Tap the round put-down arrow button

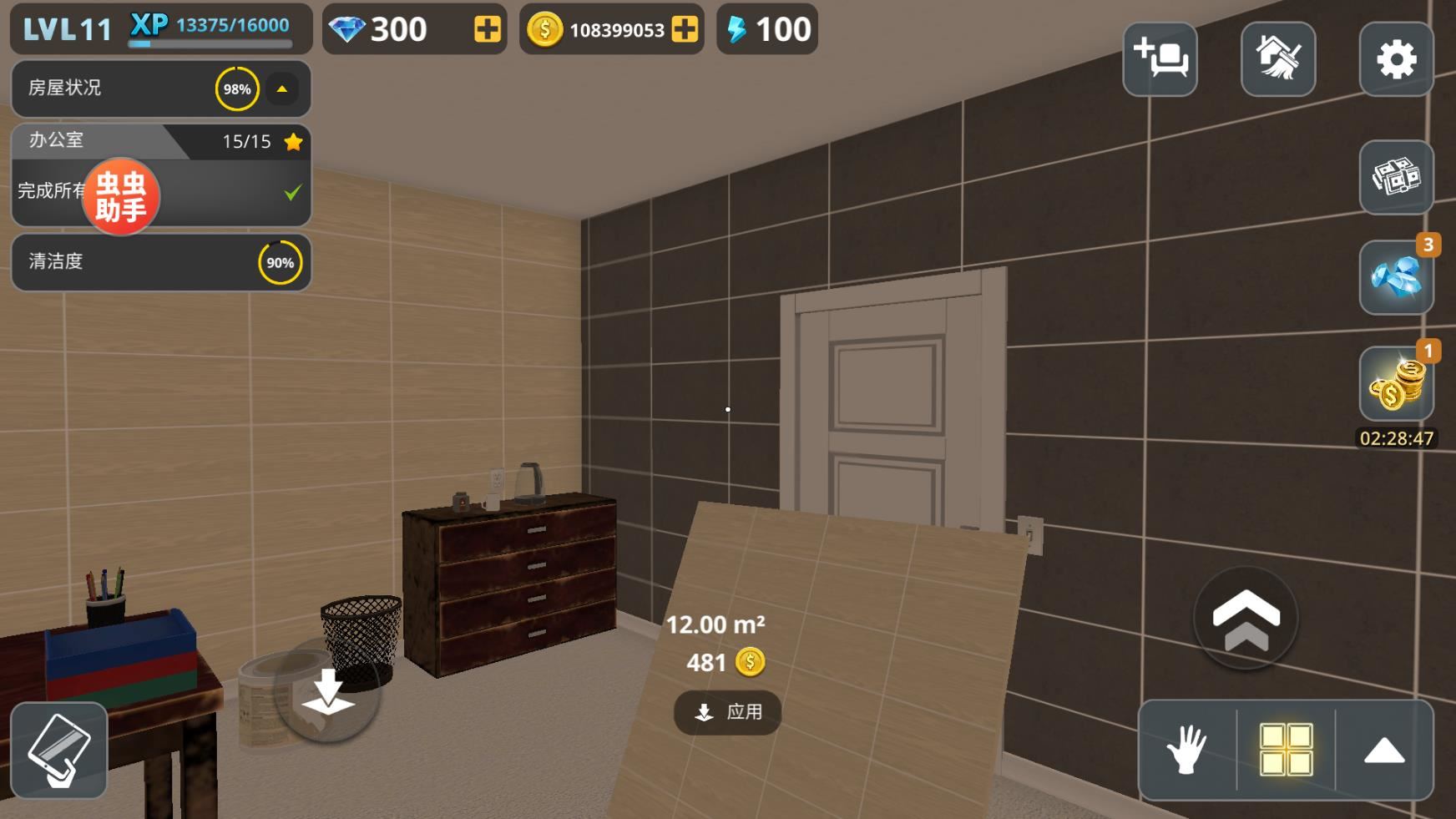click(x=327, y=691)
